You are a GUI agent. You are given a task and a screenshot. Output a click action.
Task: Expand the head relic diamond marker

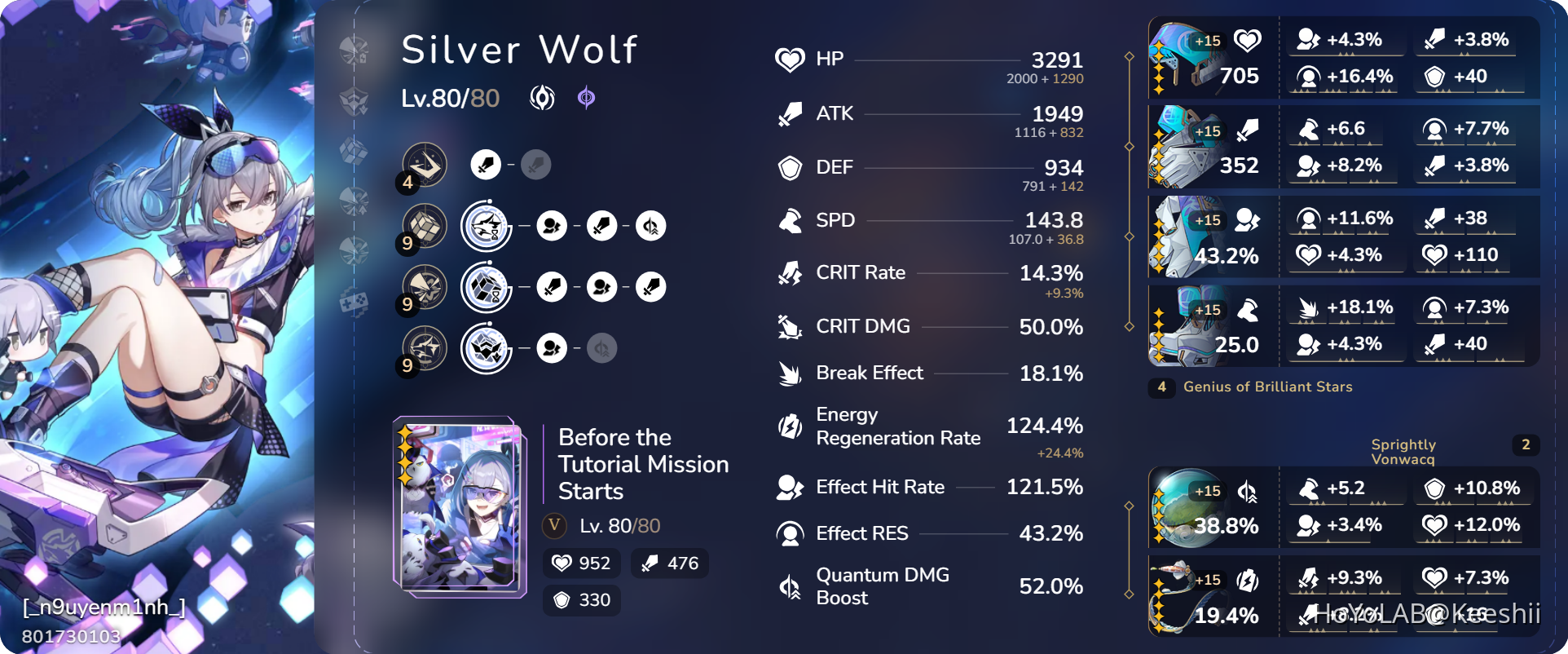point(1129,57)
